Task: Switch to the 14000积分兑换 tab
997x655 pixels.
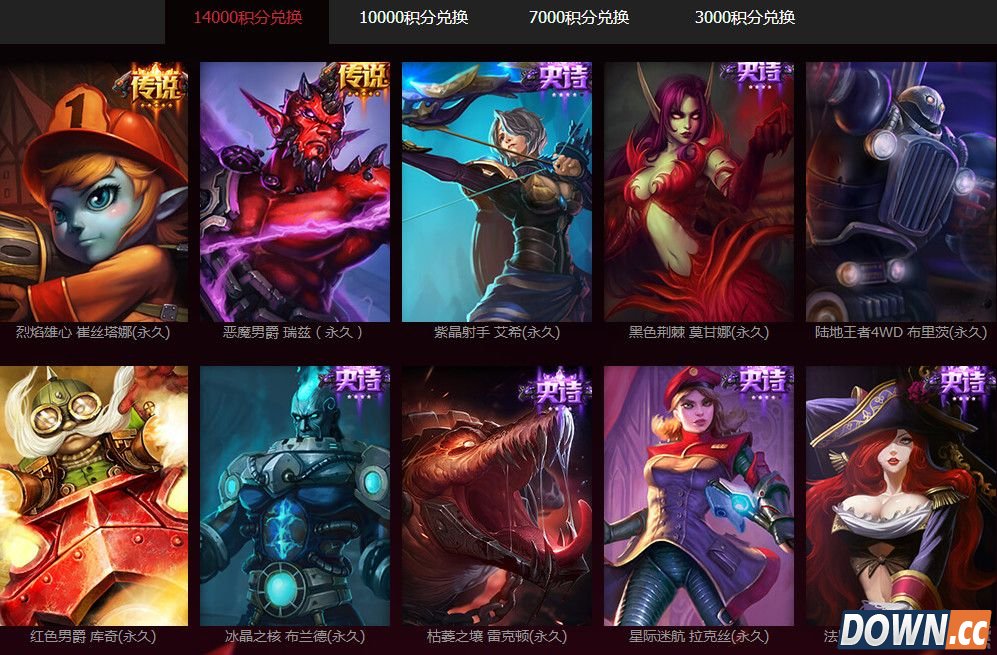Action: click(247, 17)
